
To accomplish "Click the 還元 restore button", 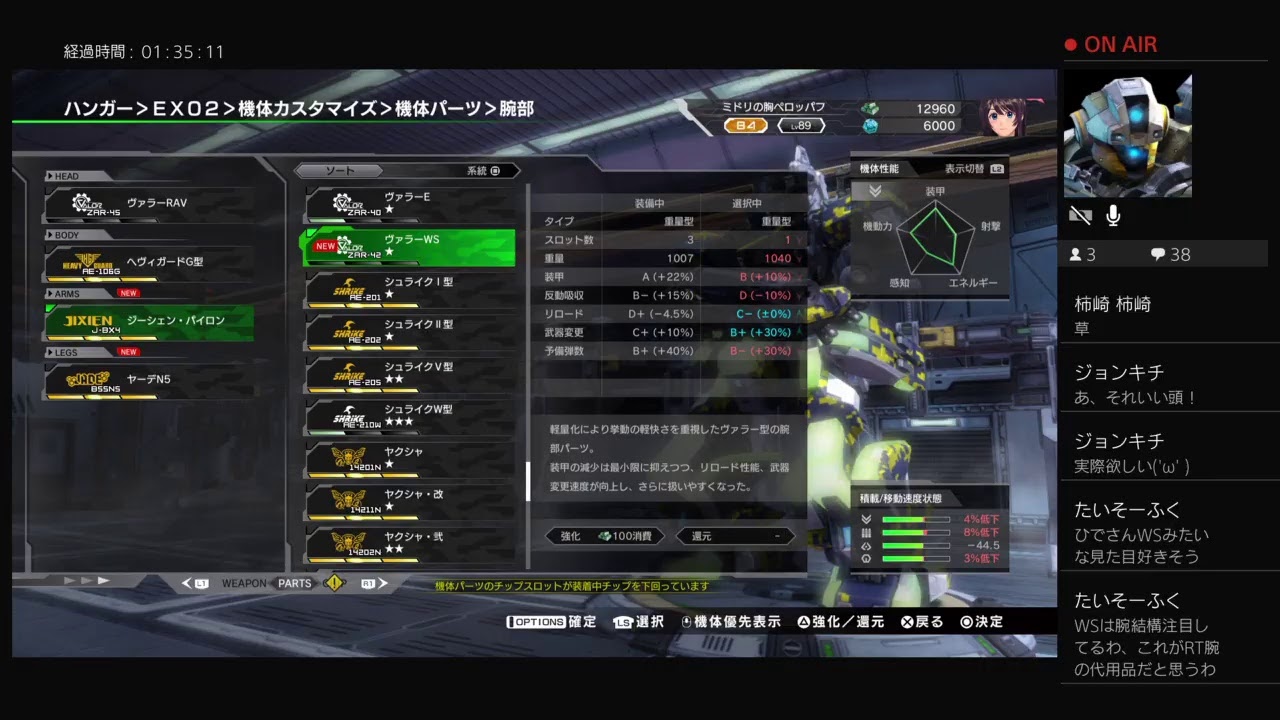I will (x=735, y=536).
